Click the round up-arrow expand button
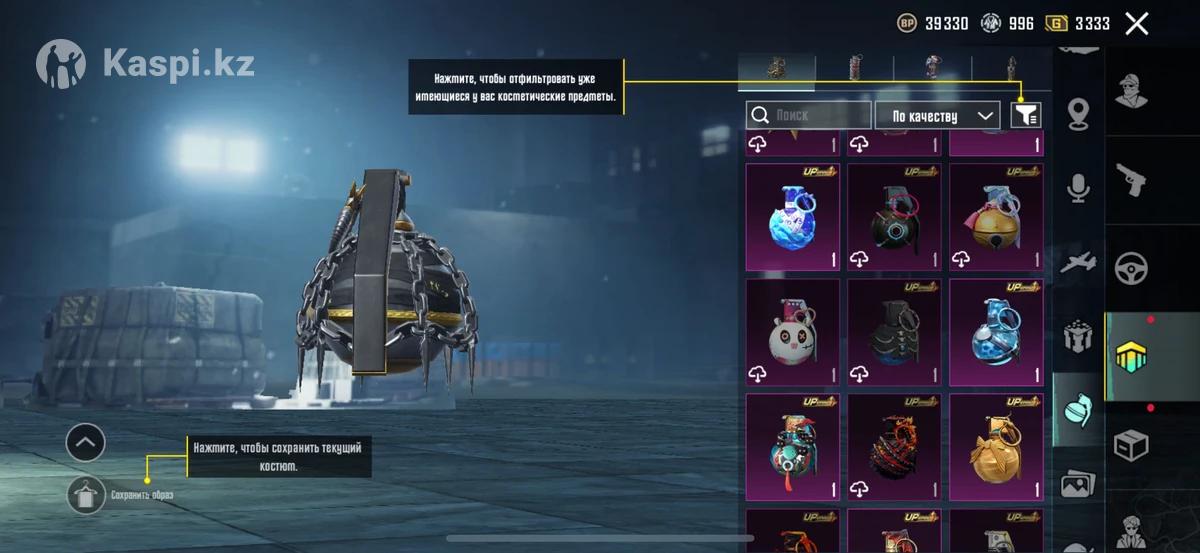1200x553 pixels. (x=85, y=441)
